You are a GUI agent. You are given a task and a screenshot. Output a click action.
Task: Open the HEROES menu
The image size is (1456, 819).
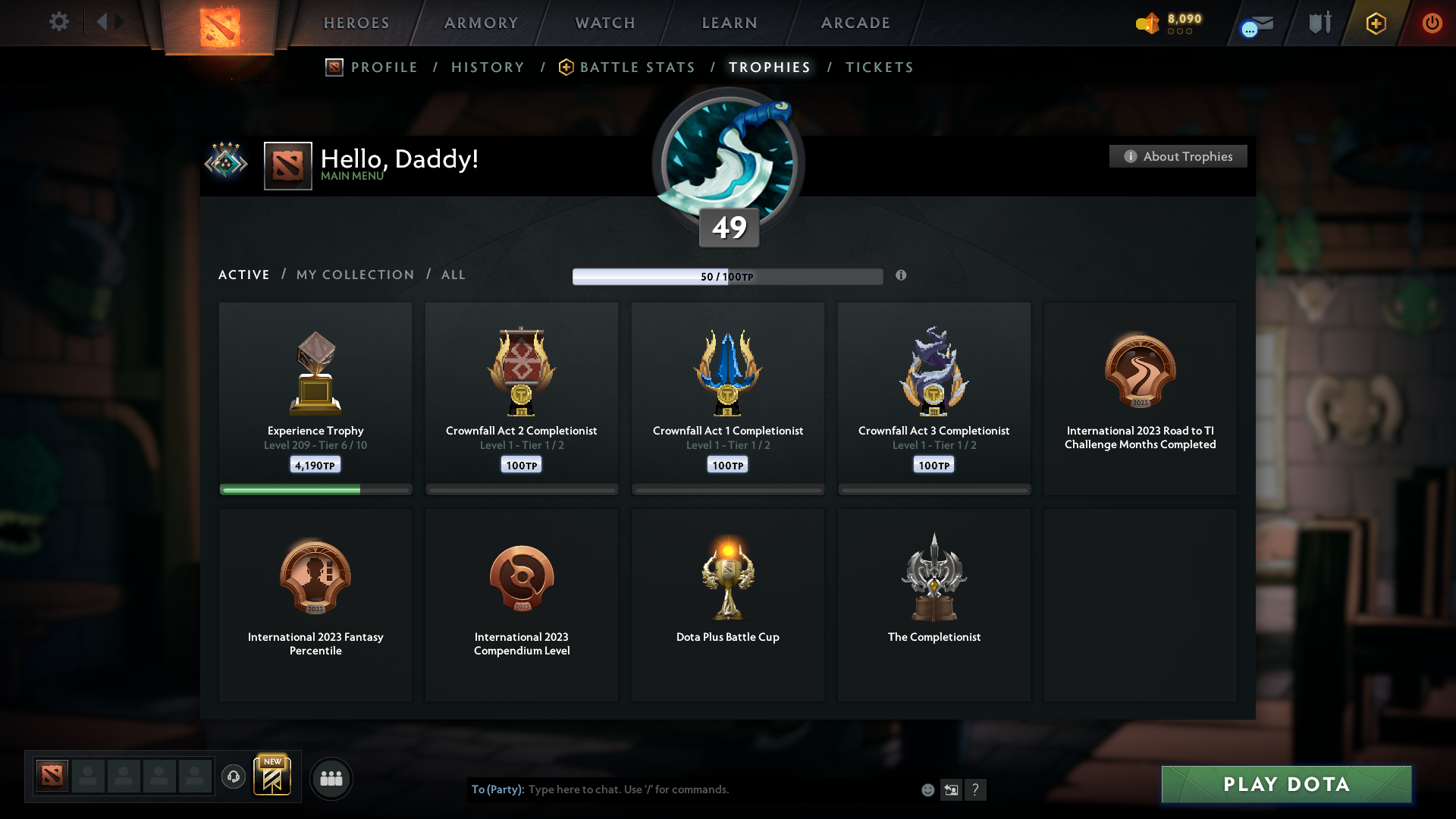click(356, 23)
